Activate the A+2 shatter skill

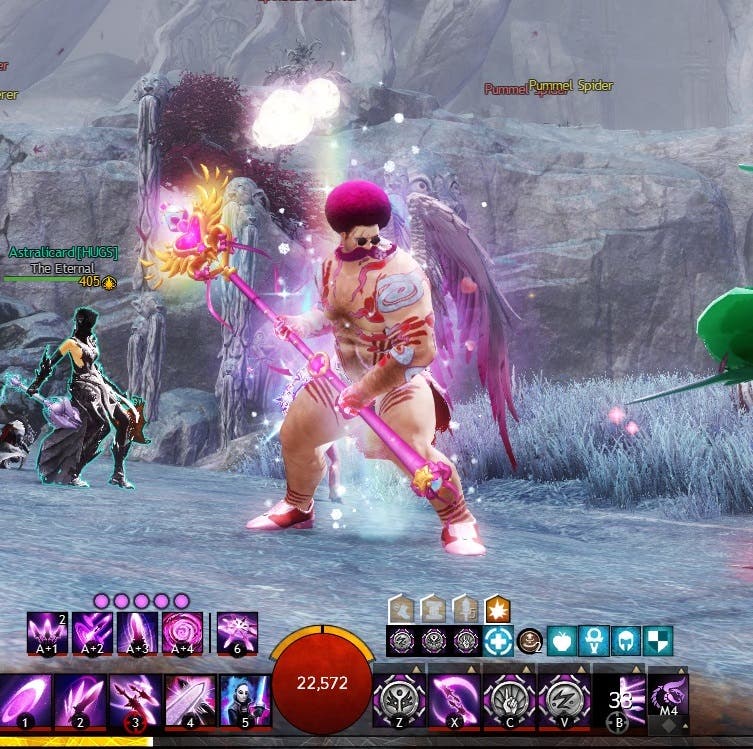point(92,633)
